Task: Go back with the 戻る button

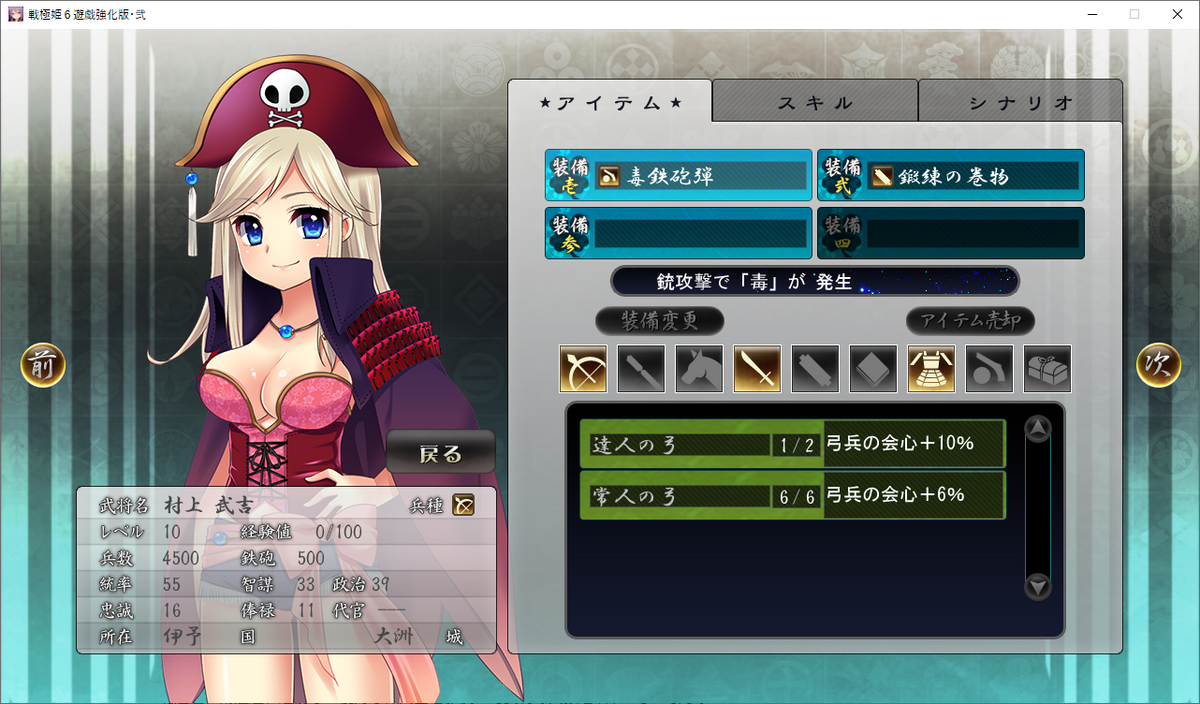Action: point(441,453)
